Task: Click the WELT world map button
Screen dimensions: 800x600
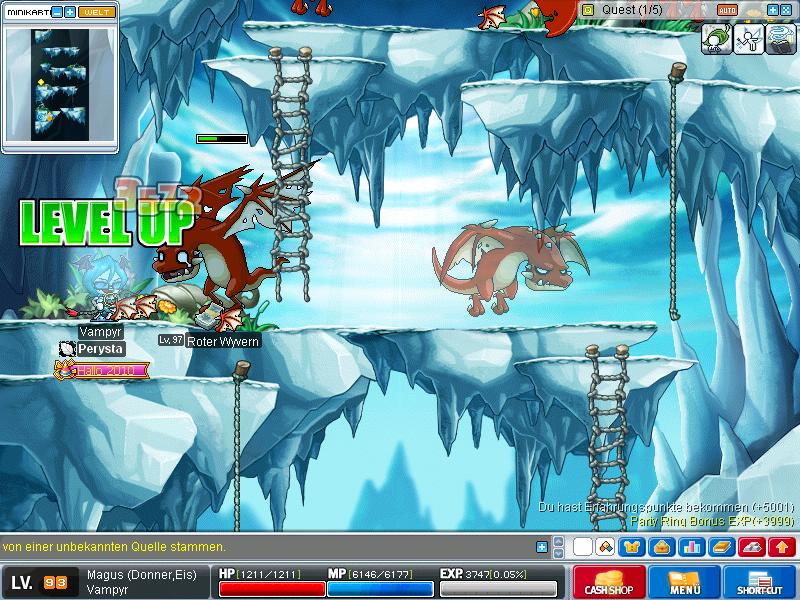Action: click(x=96, y=12)
